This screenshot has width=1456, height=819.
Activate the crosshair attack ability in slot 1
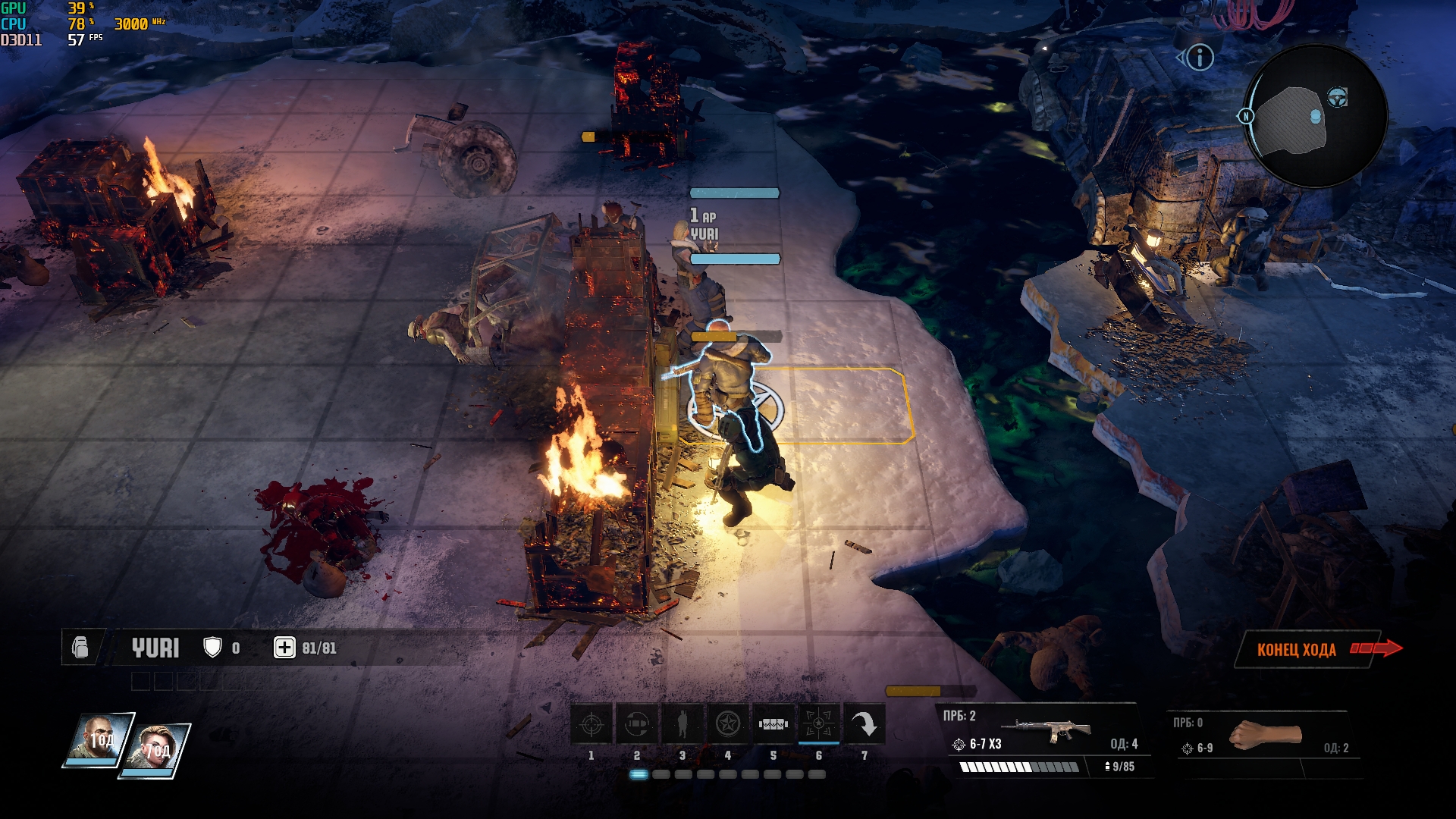591,725
